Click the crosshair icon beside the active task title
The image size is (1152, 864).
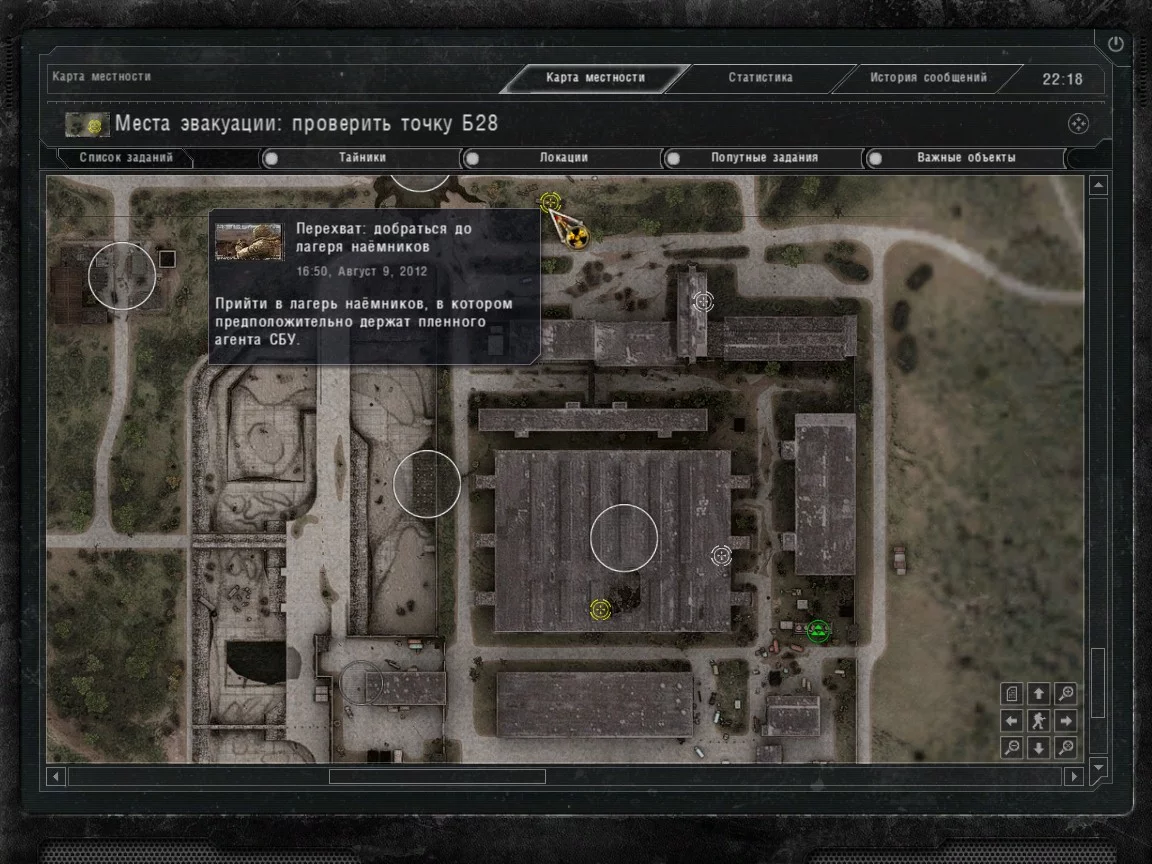pyautogui.click(x=1078, y=124)
